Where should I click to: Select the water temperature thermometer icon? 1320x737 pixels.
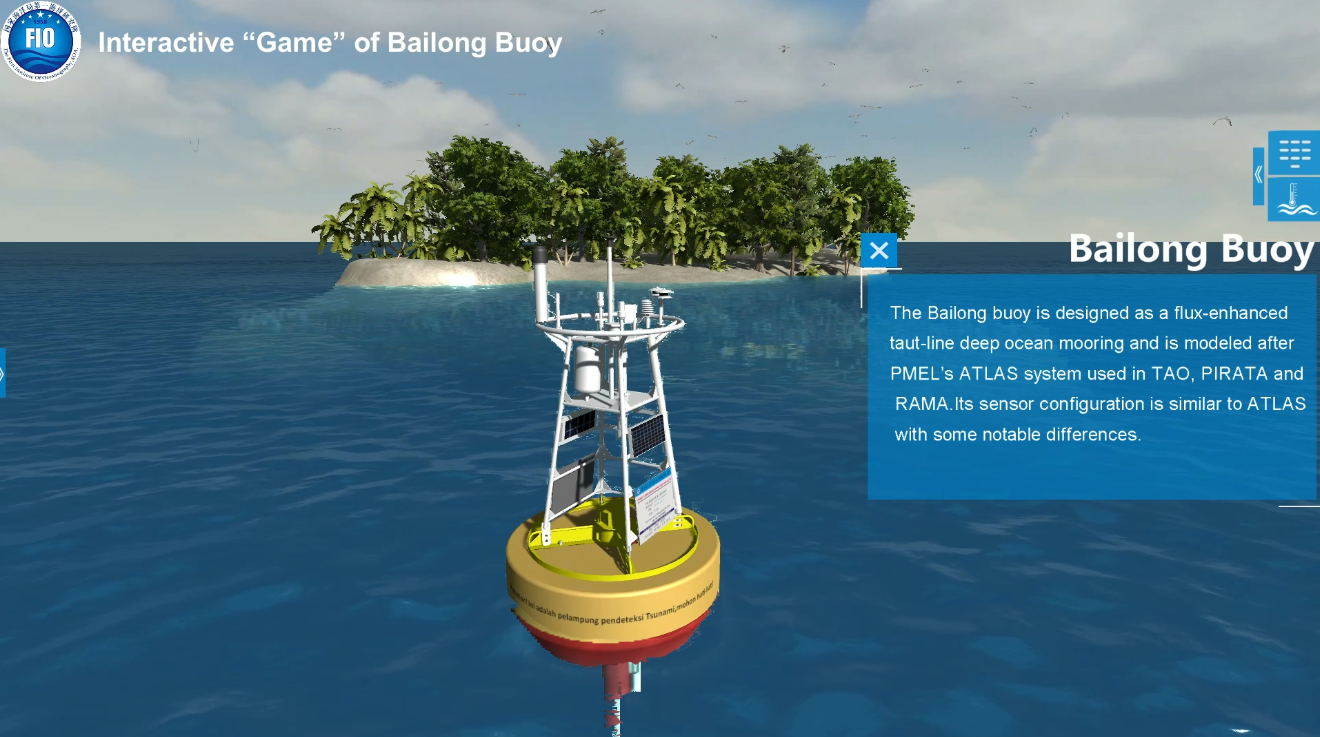point(1294,199)
